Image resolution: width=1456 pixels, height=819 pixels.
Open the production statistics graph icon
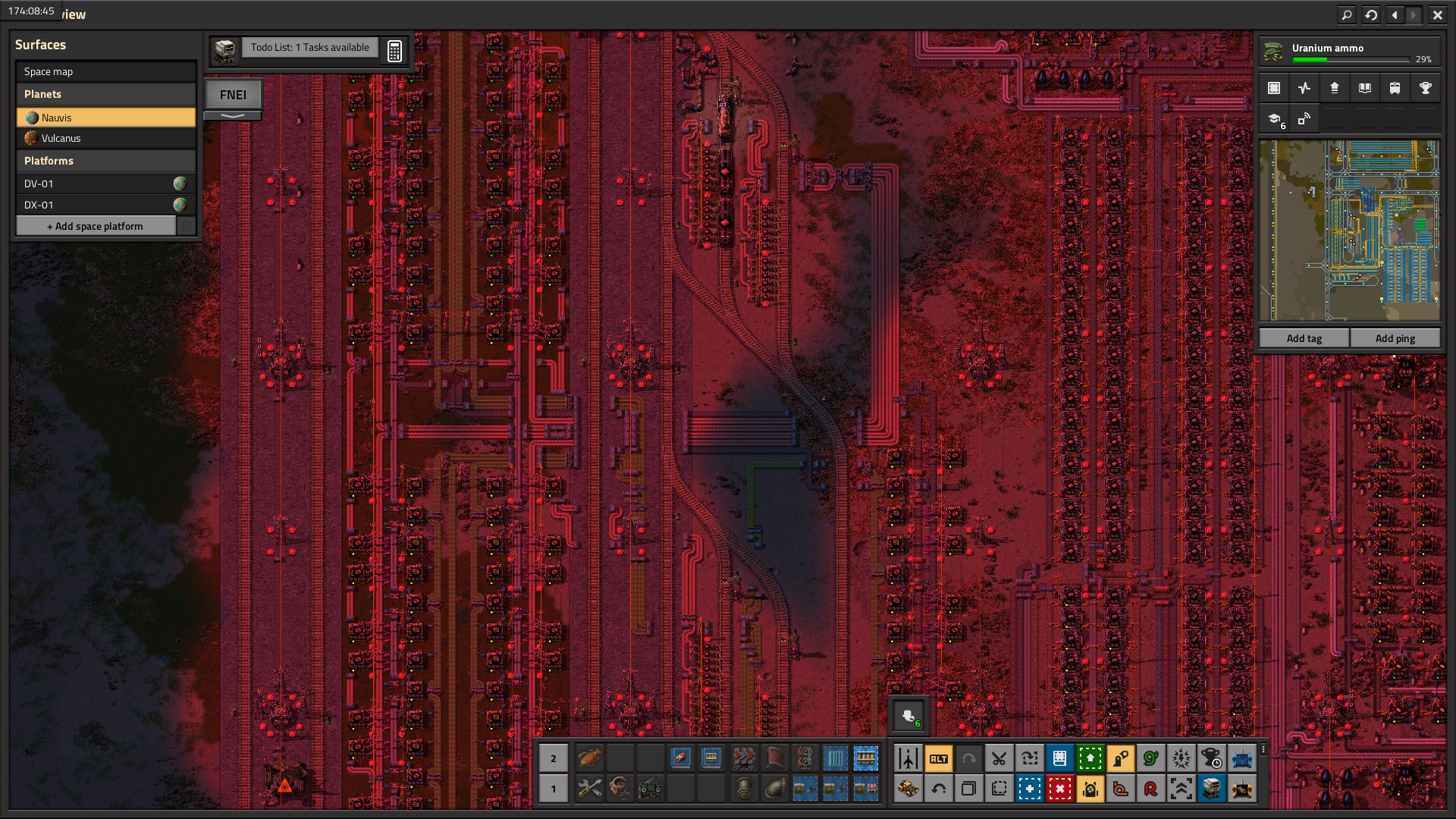click(x=1304, y=88)
